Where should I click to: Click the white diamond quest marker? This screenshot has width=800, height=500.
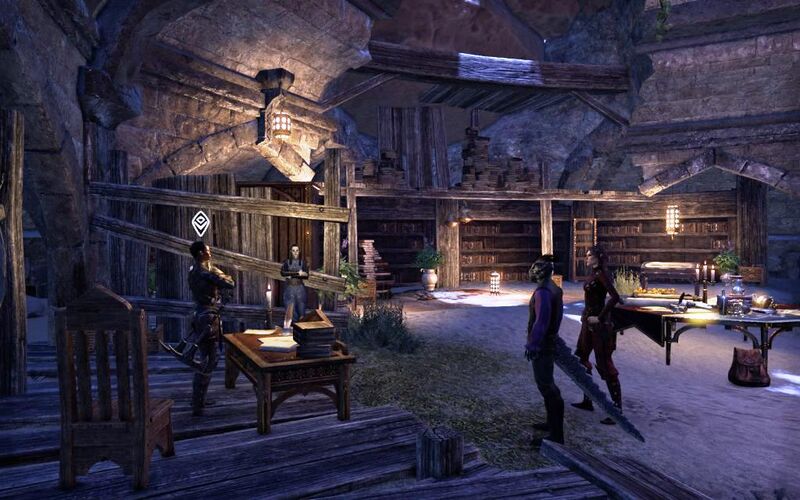(200, 222)
